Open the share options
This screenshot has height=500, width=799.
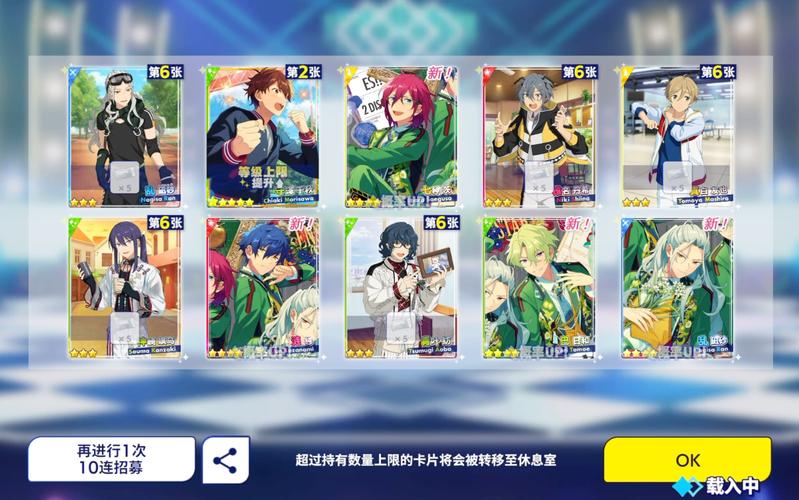(226, 460)
